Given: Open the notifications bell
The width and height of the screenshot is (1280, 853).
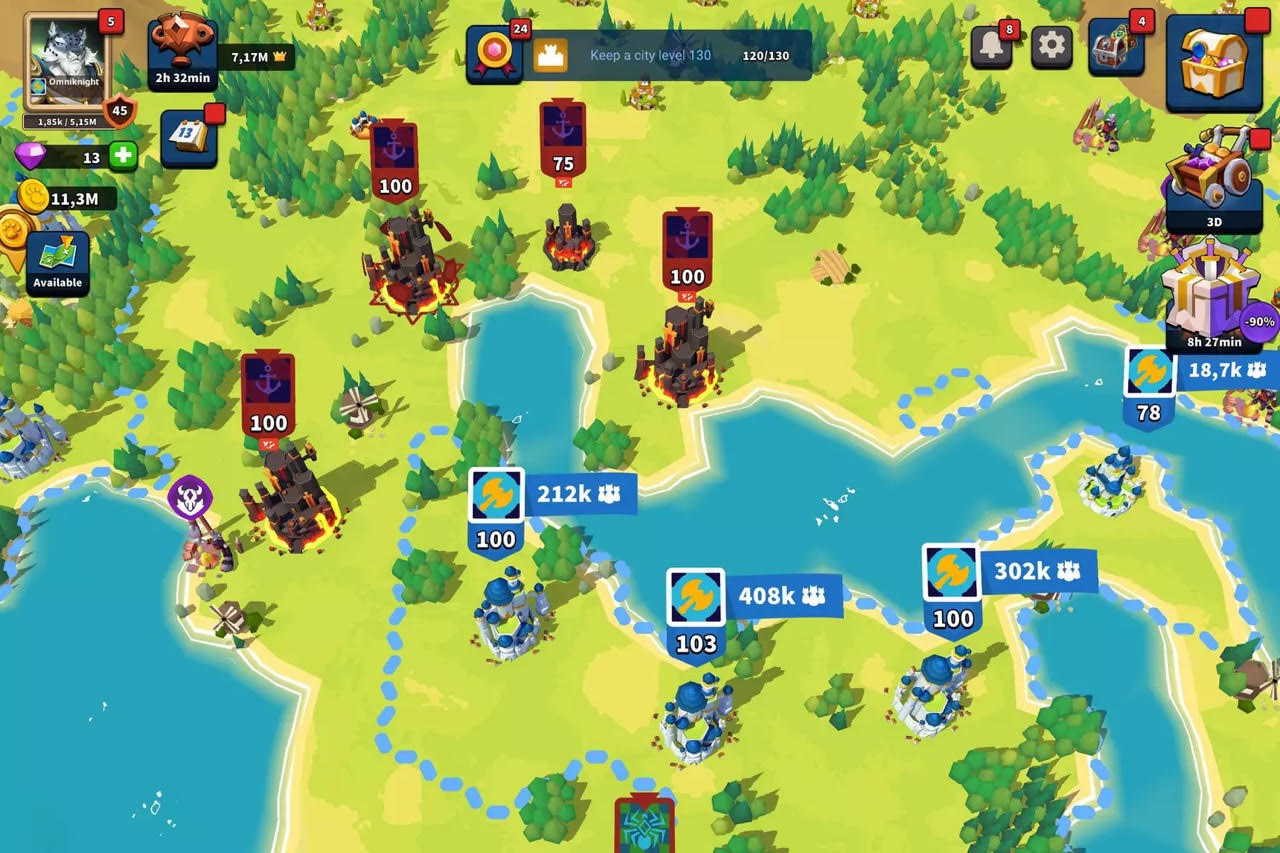Looking at the screenshot, I should coord(991,47).
